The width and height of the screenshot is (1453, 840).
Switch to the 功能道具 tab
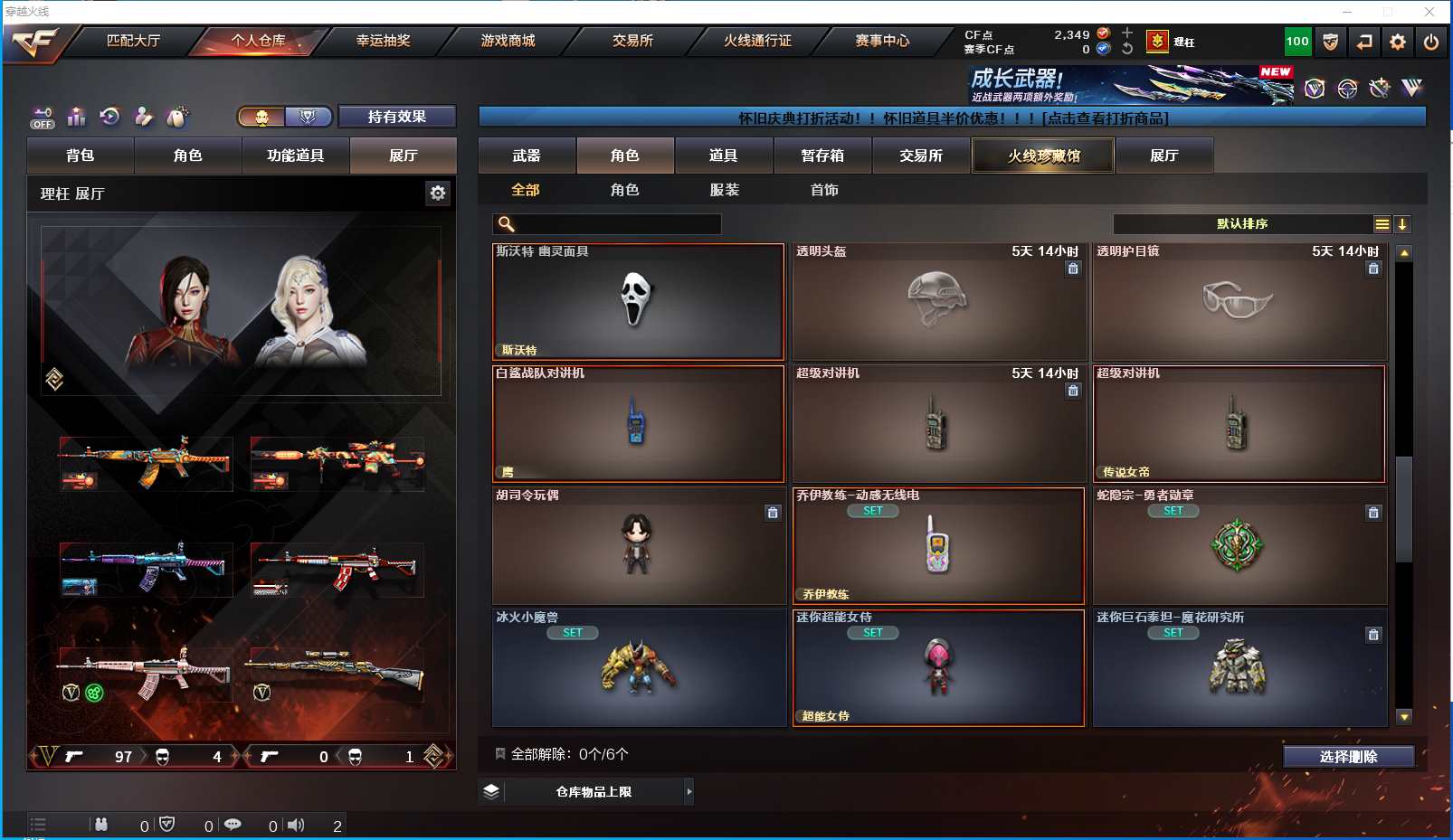[295, 156]
